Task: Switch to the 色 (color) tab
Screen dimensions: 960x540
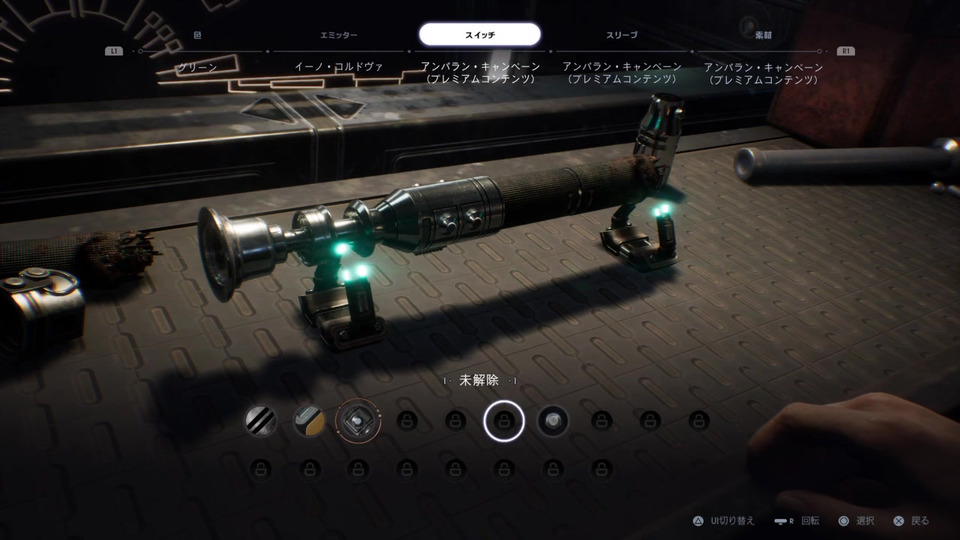Action: coord(197,35)
